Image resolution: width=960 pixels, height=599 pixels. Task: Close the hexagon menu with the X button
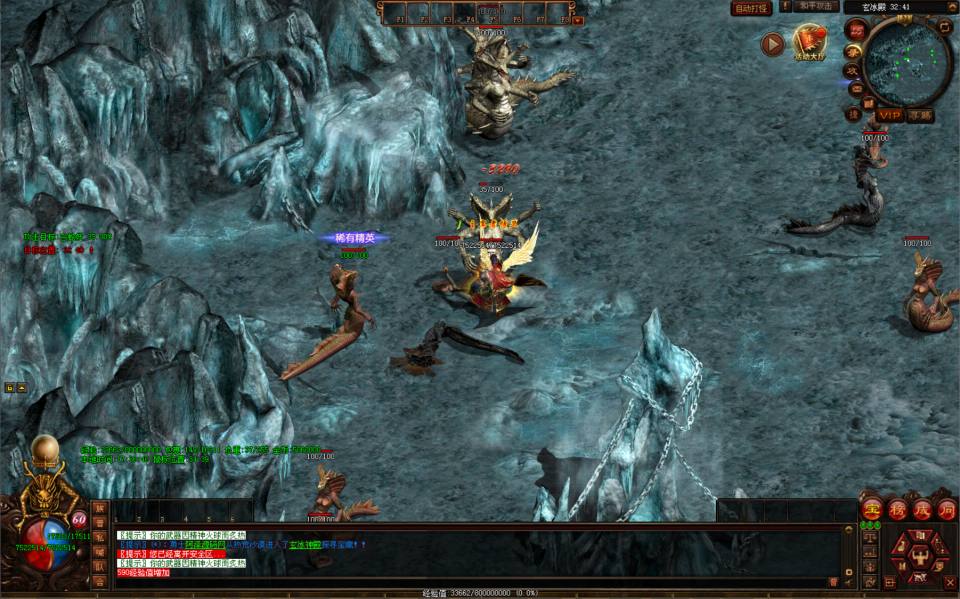click(950, 581)
